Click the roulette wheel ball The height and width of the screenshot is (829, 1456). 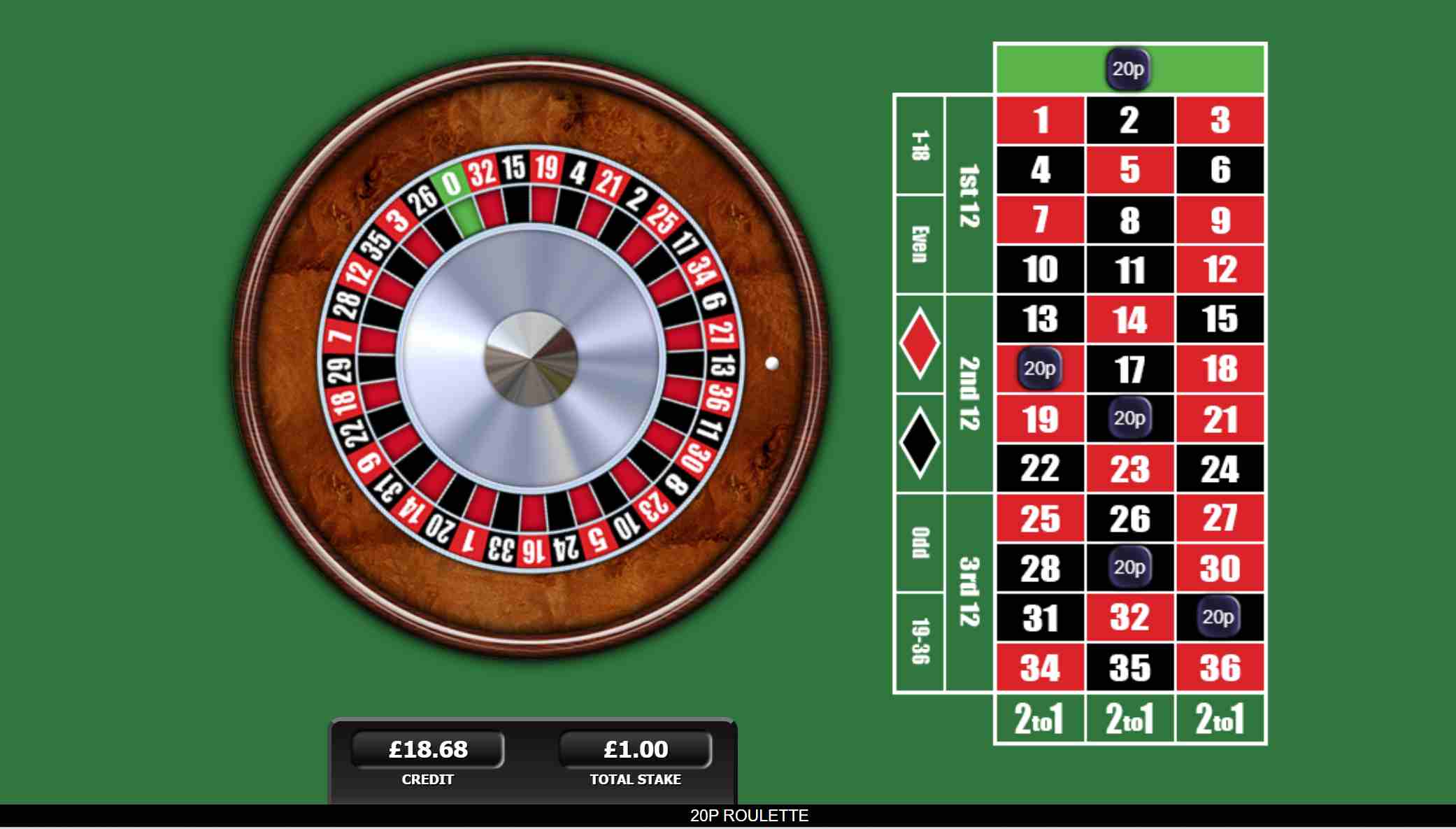pyautogui.click(x=773, y=362)
